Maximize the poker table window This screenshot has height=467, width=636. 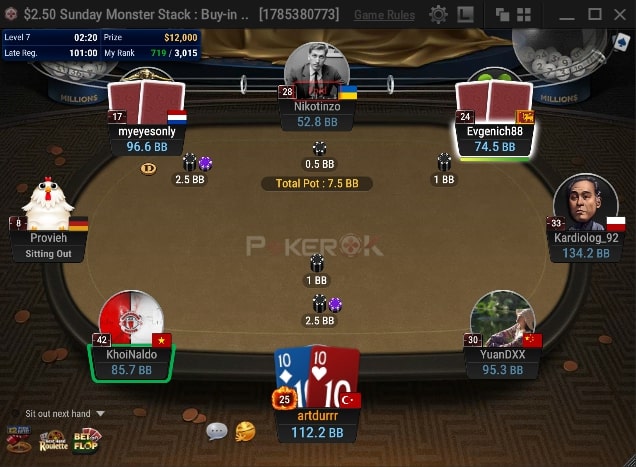(x=594, y=15)
